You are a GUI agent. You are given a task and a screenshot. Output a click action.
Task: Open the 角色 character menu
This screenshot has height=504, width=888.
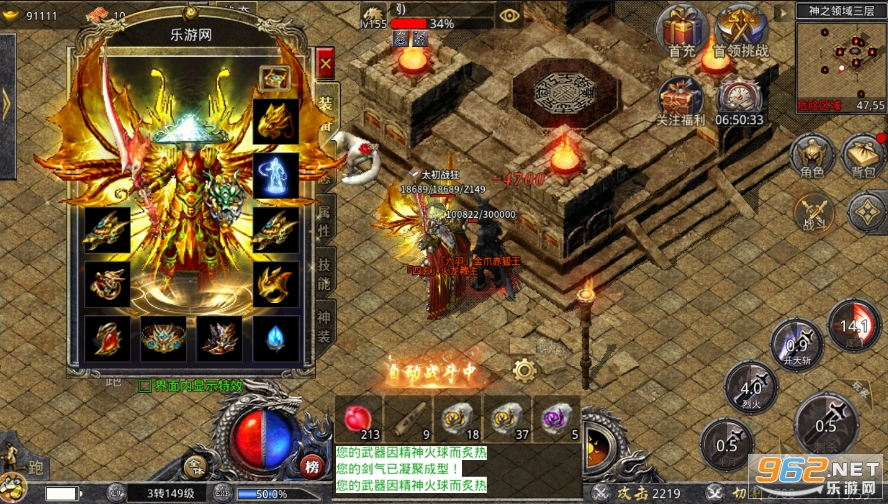pyautogui.click(x=812, y=157)
